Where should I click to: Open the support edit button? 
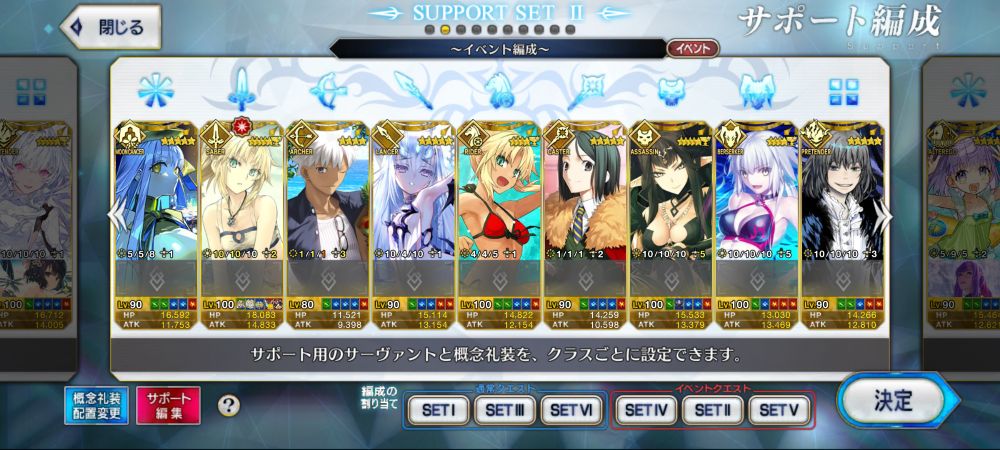167,405
